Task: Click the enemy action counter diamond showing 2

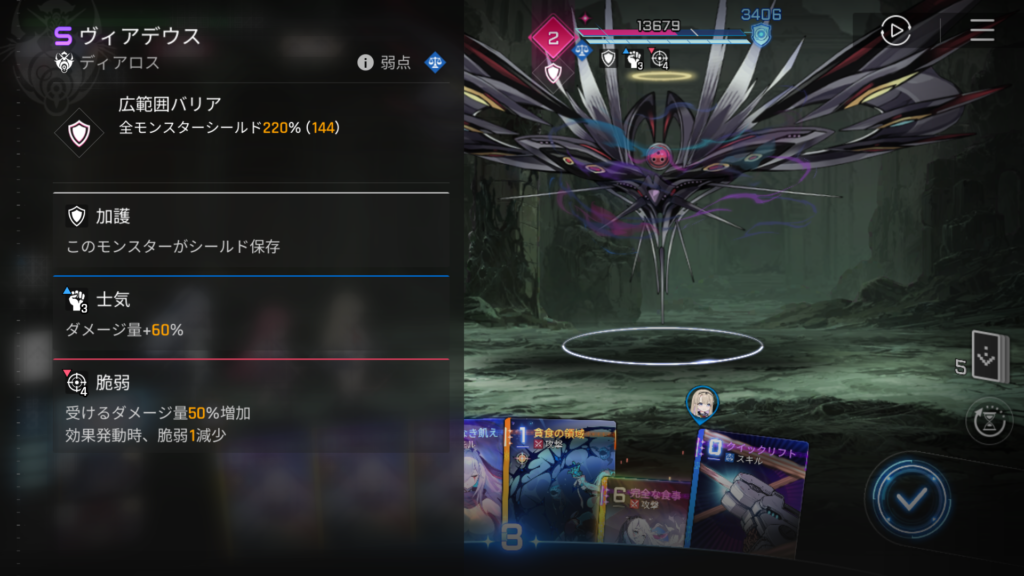Action: pyautogui.click(x=553, y=40)
